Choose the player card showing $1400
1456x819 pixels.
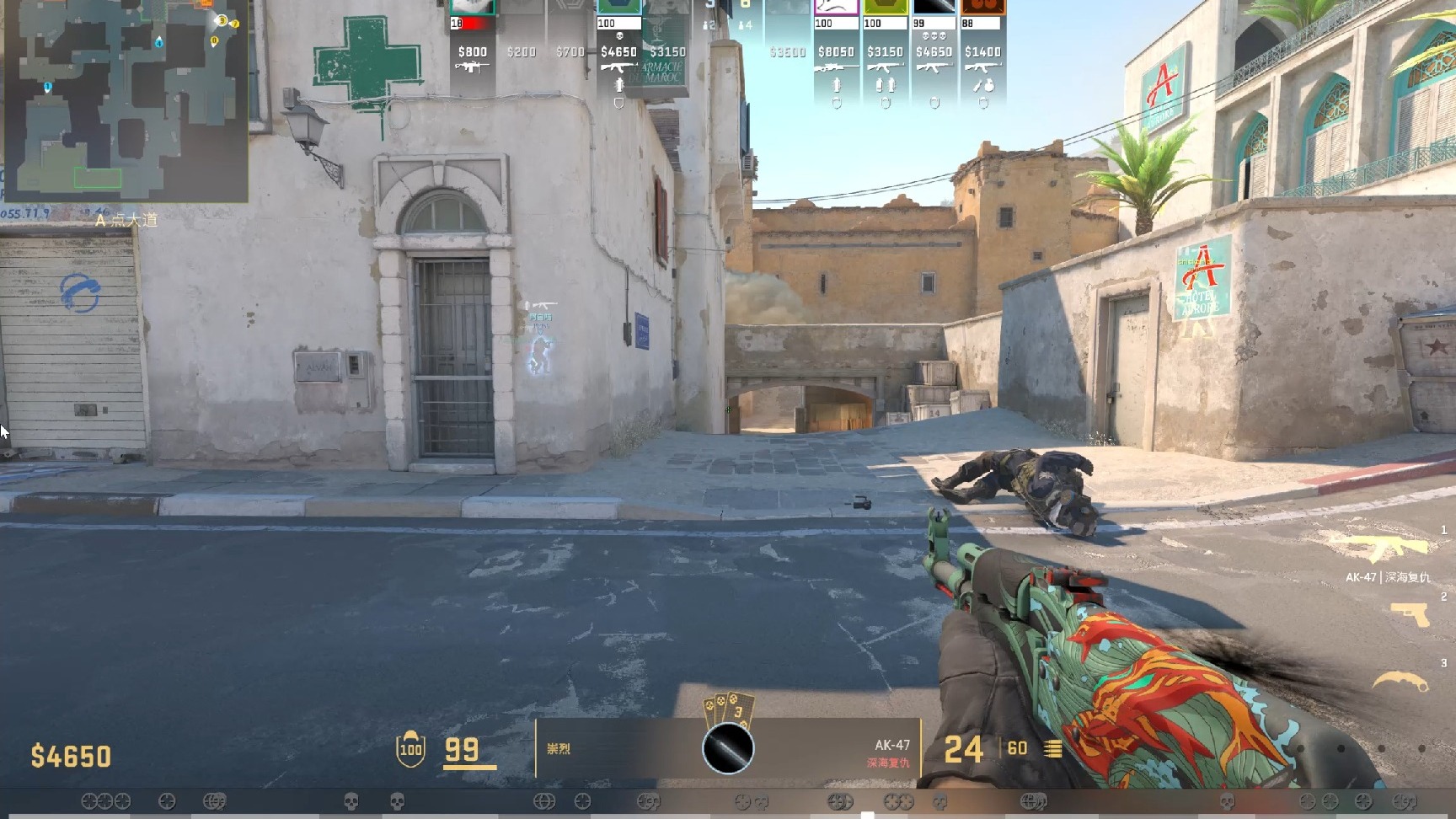(x=982, y=52)
